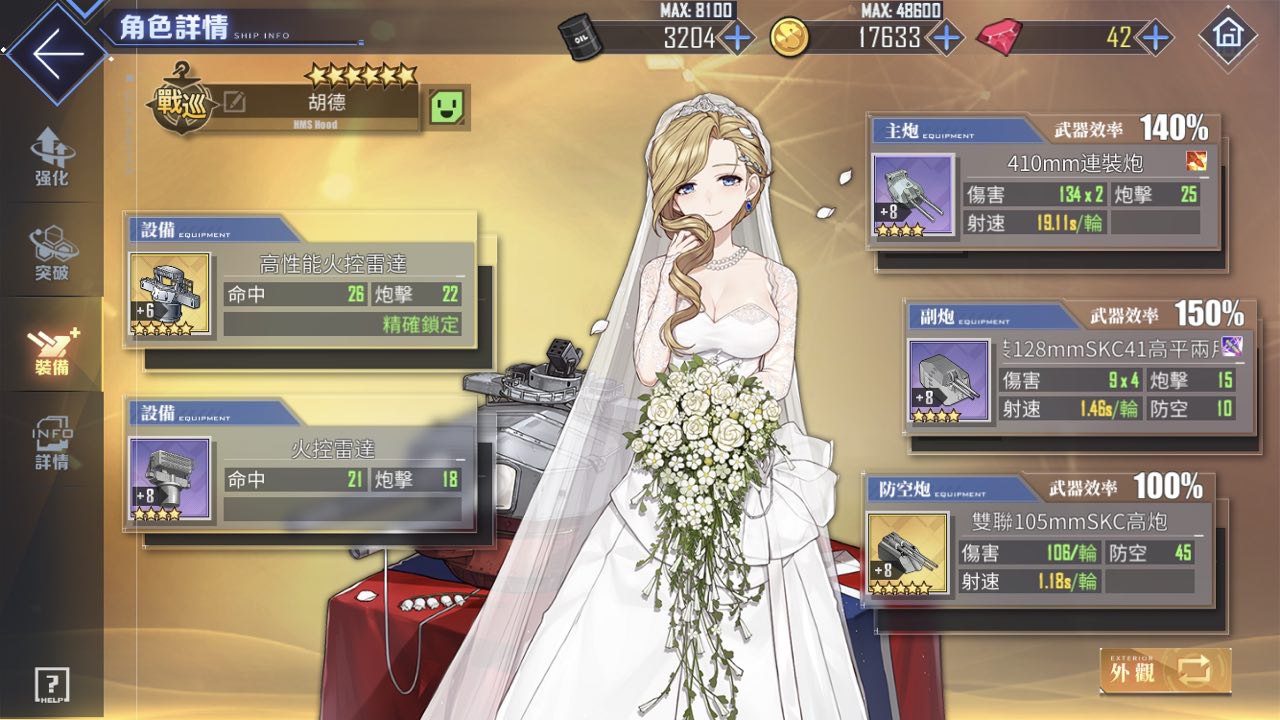Rename the ship with the edit icon
Image resolution: width=1280 pixels, height=720 pixels.
pyautogui.click(x=235, y=103)
